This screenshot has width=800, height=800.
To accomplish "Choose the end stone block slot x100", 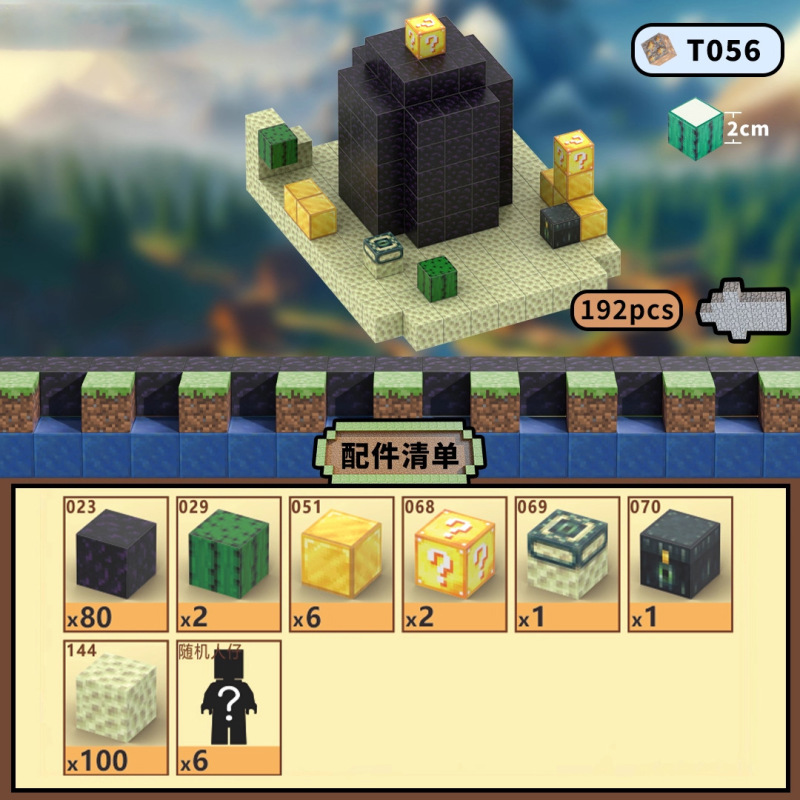I will [x=116, y=707].
